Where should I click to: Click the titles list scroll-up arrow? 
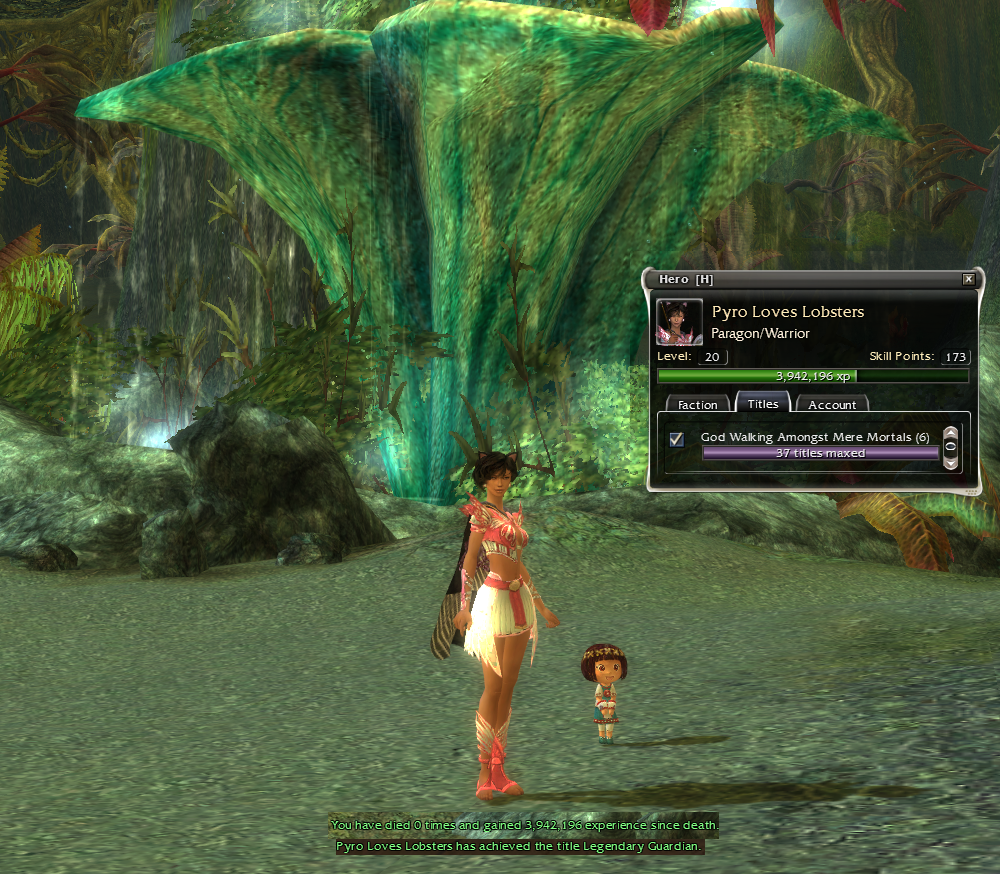pyautogui.click(x=950, y=433)
